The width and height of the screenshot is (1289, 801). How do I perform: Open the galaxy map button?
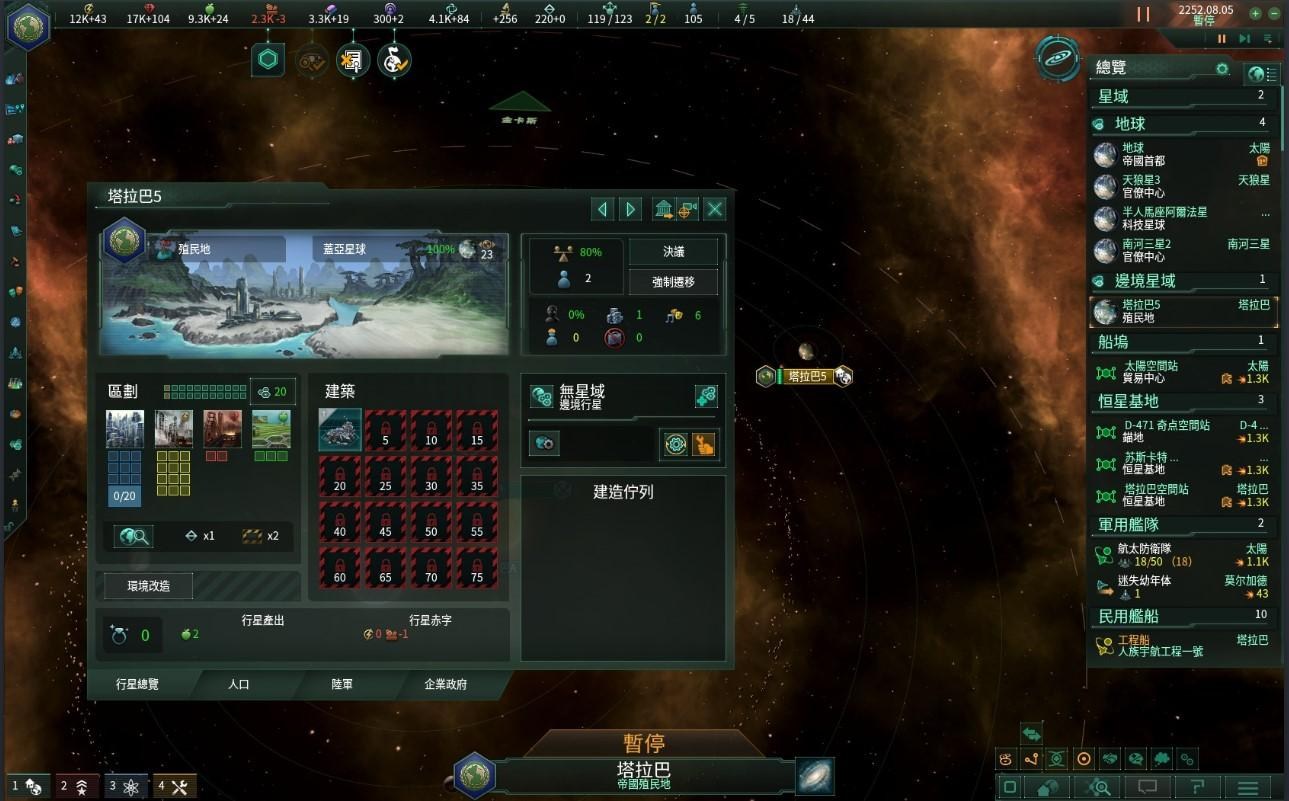click(x=815, y=776)
